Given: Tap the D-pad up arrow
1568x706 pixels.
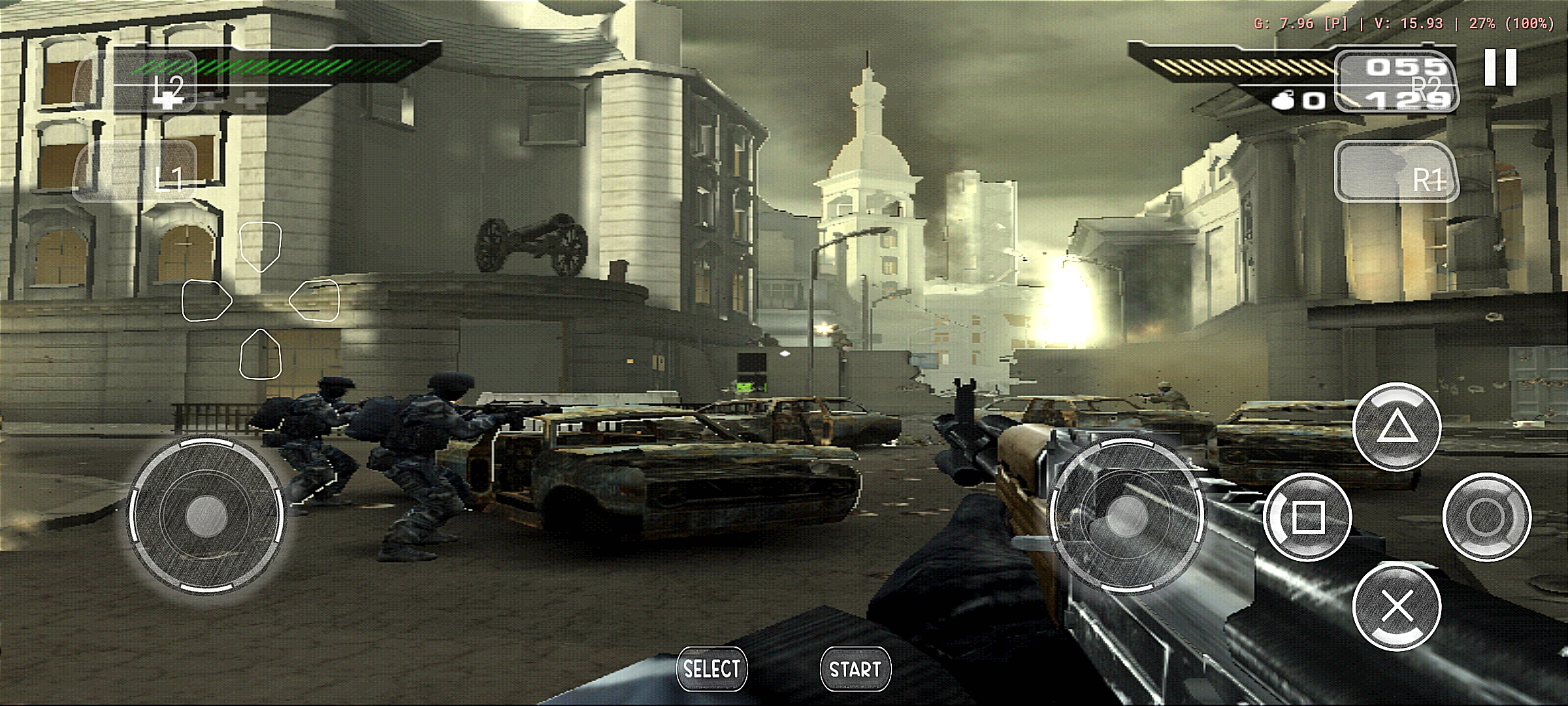Looking at the screenshot, I should pyautogui.click(x=260, y=246).
